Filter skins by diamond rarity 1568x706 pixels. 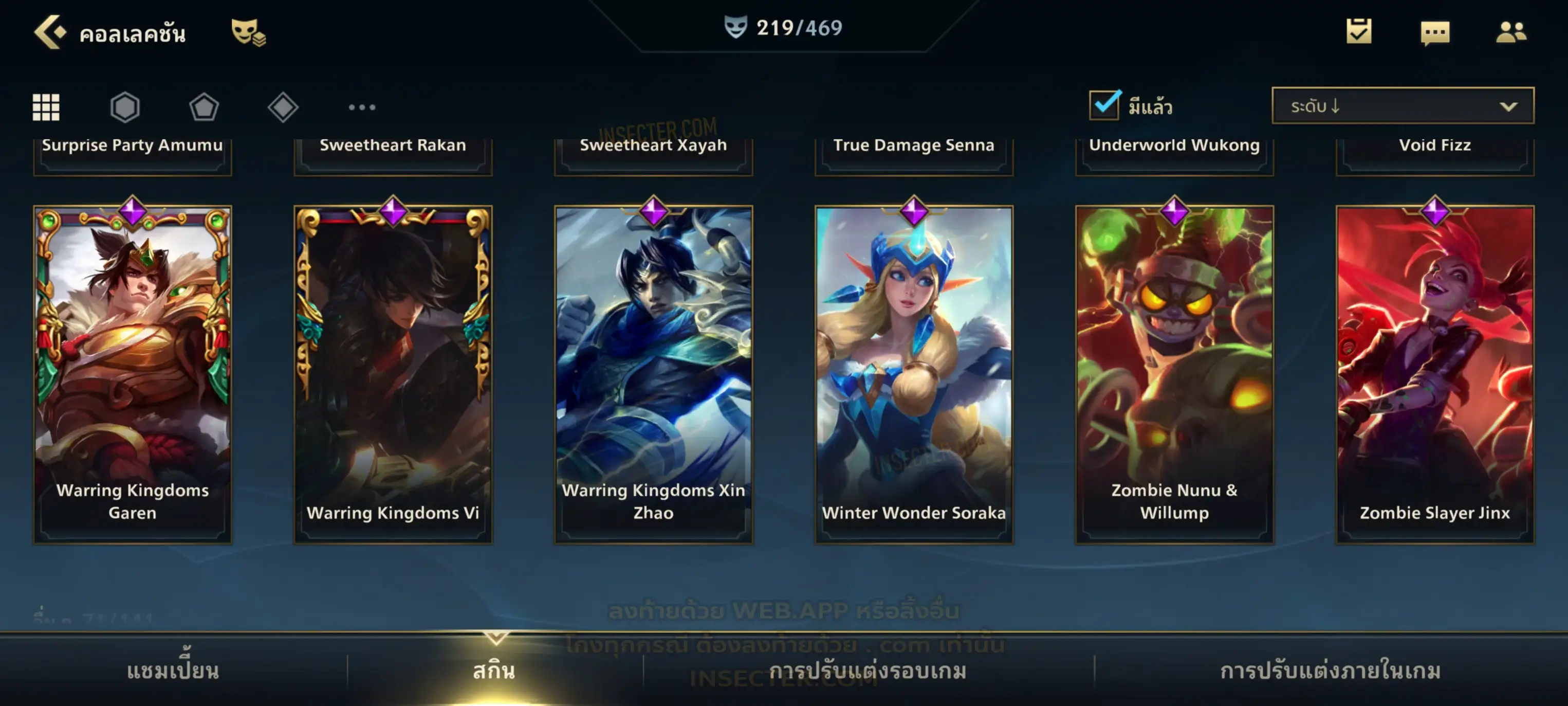(x=283, y=107)
